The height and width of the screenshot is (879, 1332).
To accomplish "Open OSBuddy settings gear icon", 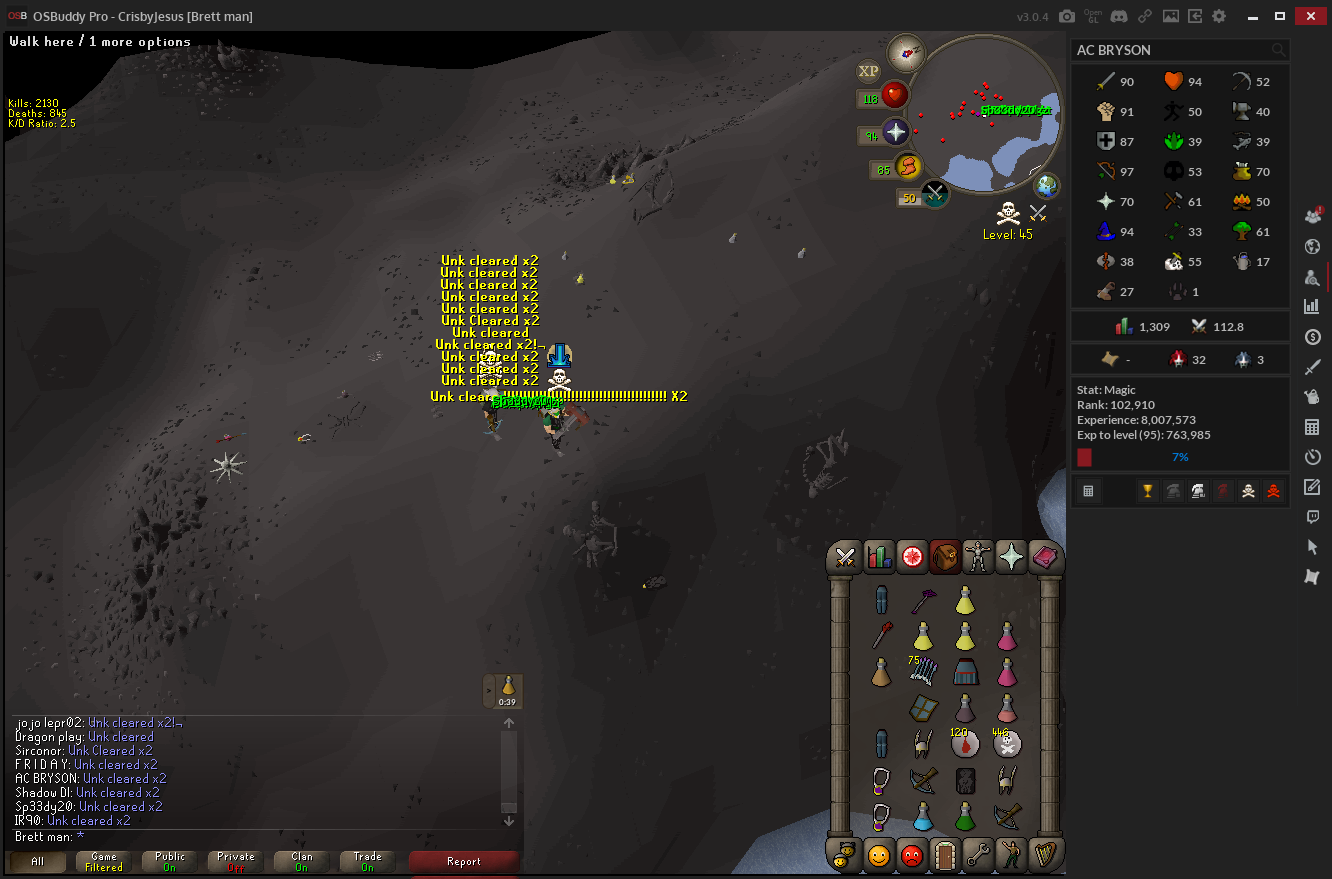I will click(x=1218, y=16).
